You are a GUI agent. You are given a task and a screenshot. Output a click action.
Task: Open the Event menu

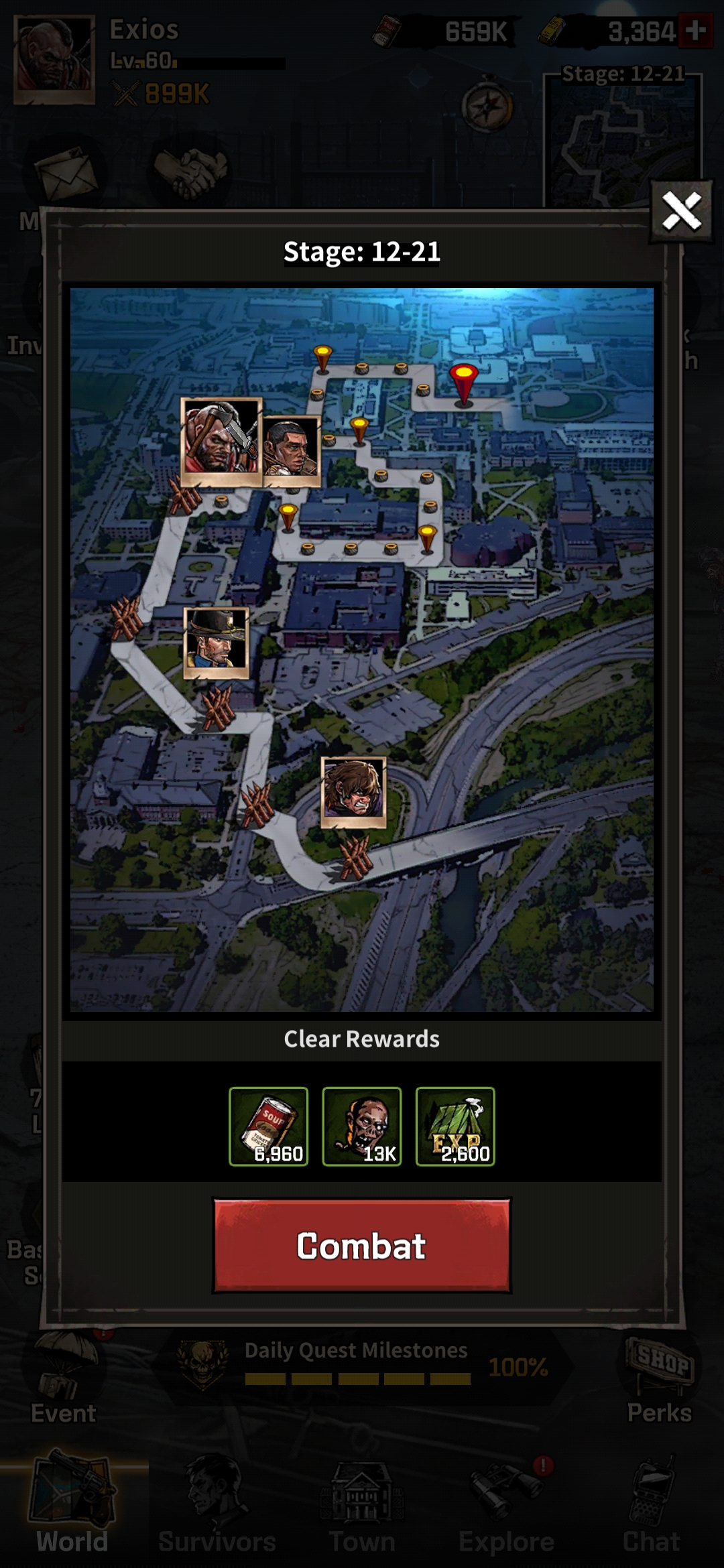pos(63,1380)
